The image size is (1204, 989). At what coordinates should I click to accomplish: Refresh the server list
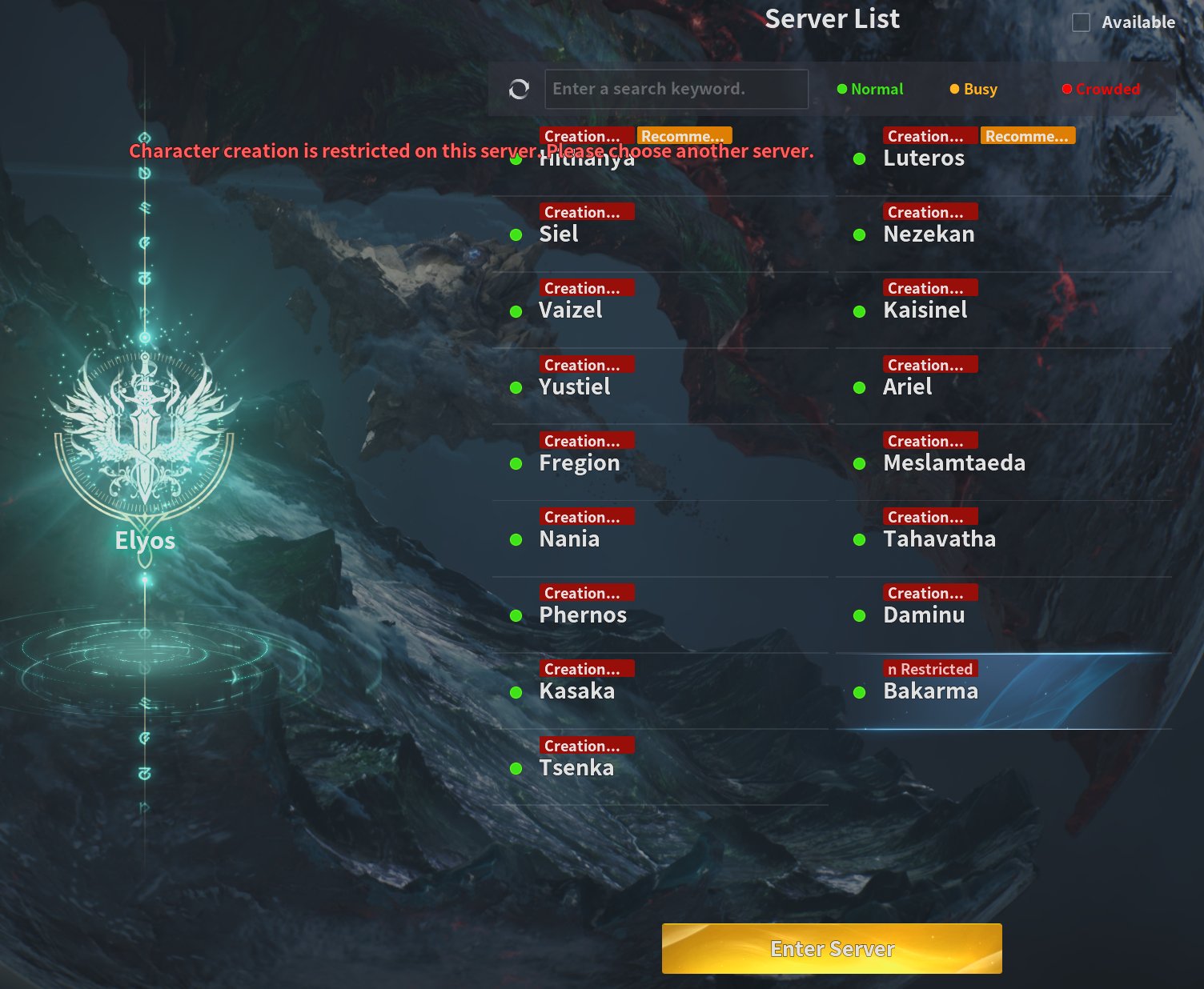coord(519,89)
